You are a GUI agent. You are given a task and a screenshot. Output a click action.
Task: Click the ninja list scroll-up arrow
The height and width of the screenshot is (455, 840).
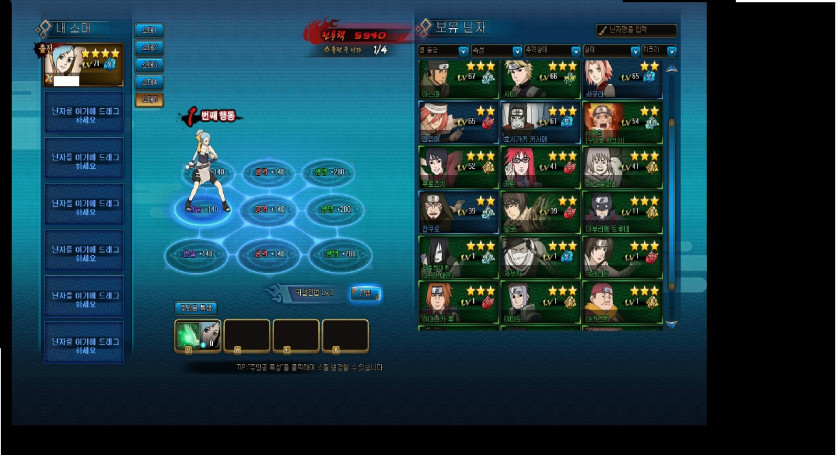[672, 69]
